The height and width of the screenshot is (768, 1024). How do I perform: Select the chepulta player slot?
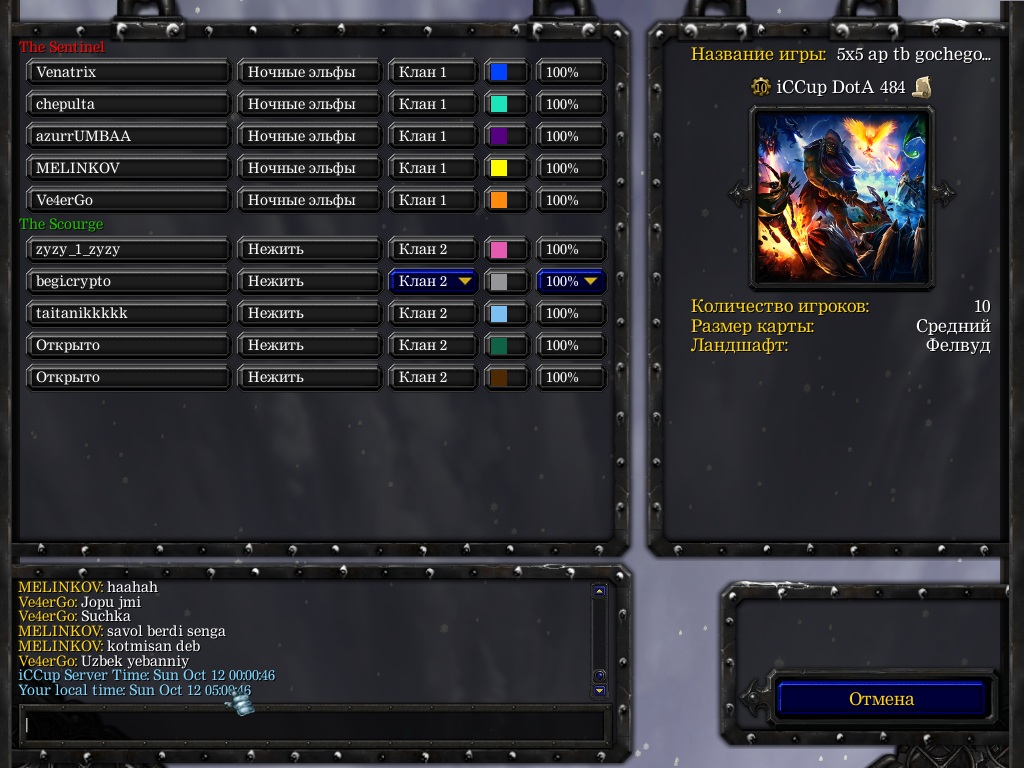tap(128, 104)
